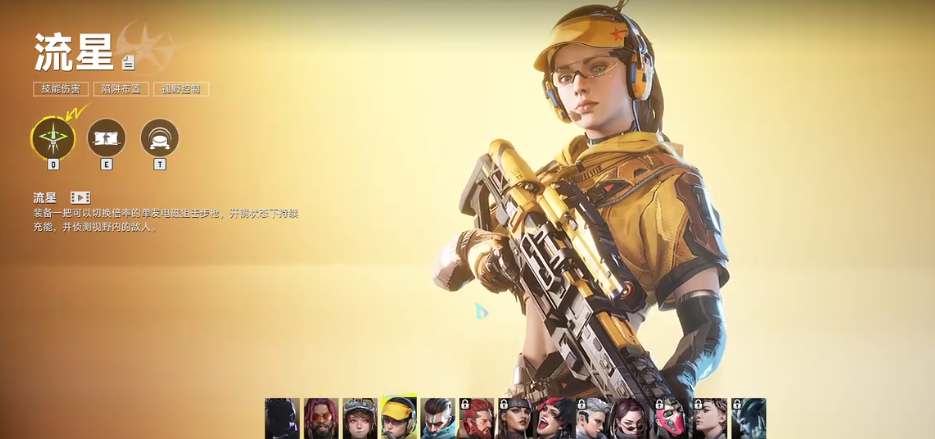Select the 流星 crosshair ability icon
The width and height of the screenshot is (935, 439).
click(x=53, y=139)
